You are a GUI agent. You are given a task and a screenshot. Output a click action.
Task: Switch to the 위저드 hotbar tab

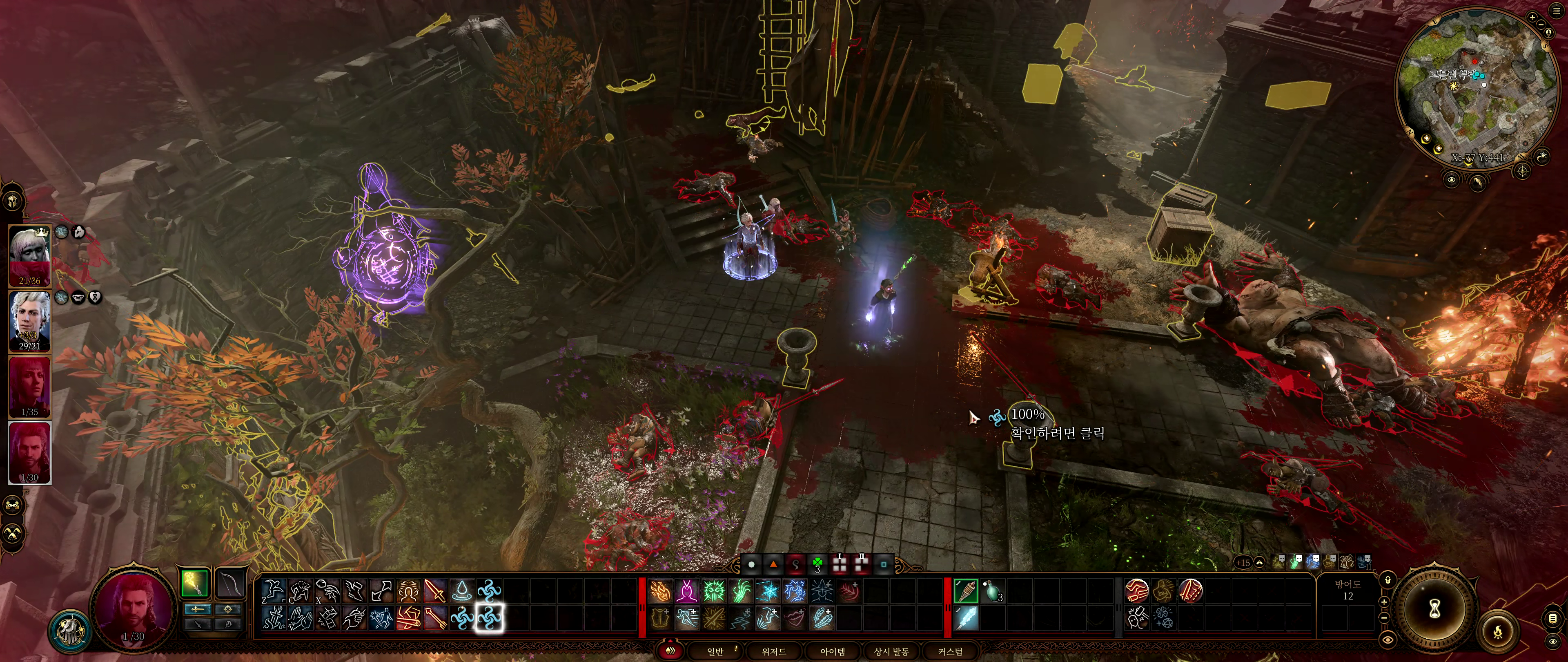774,651
